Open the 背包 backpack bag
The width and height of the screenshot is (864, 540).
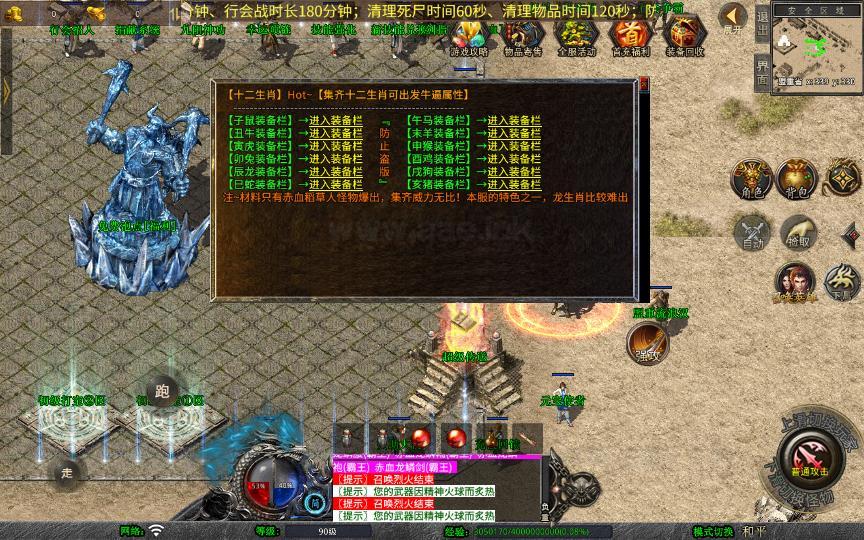point(797,177)
